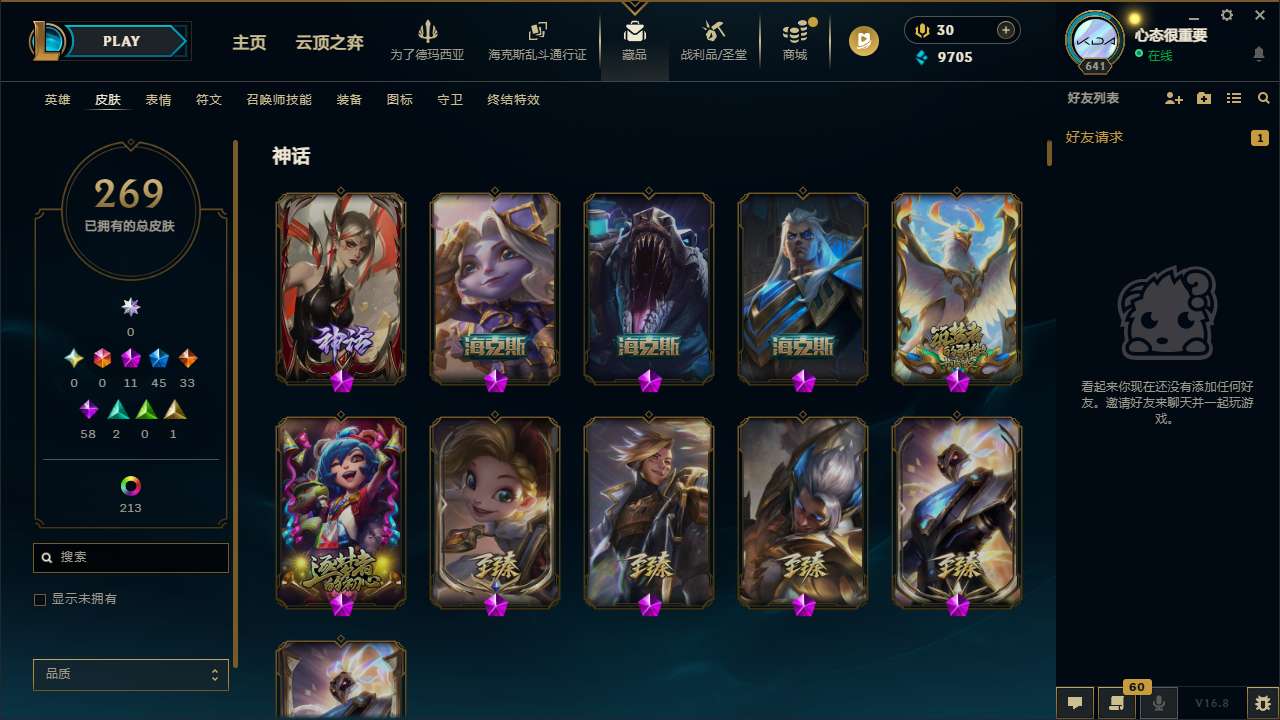Click the PLAY button
1280x720 pixels.
click(x=121, y=41)
